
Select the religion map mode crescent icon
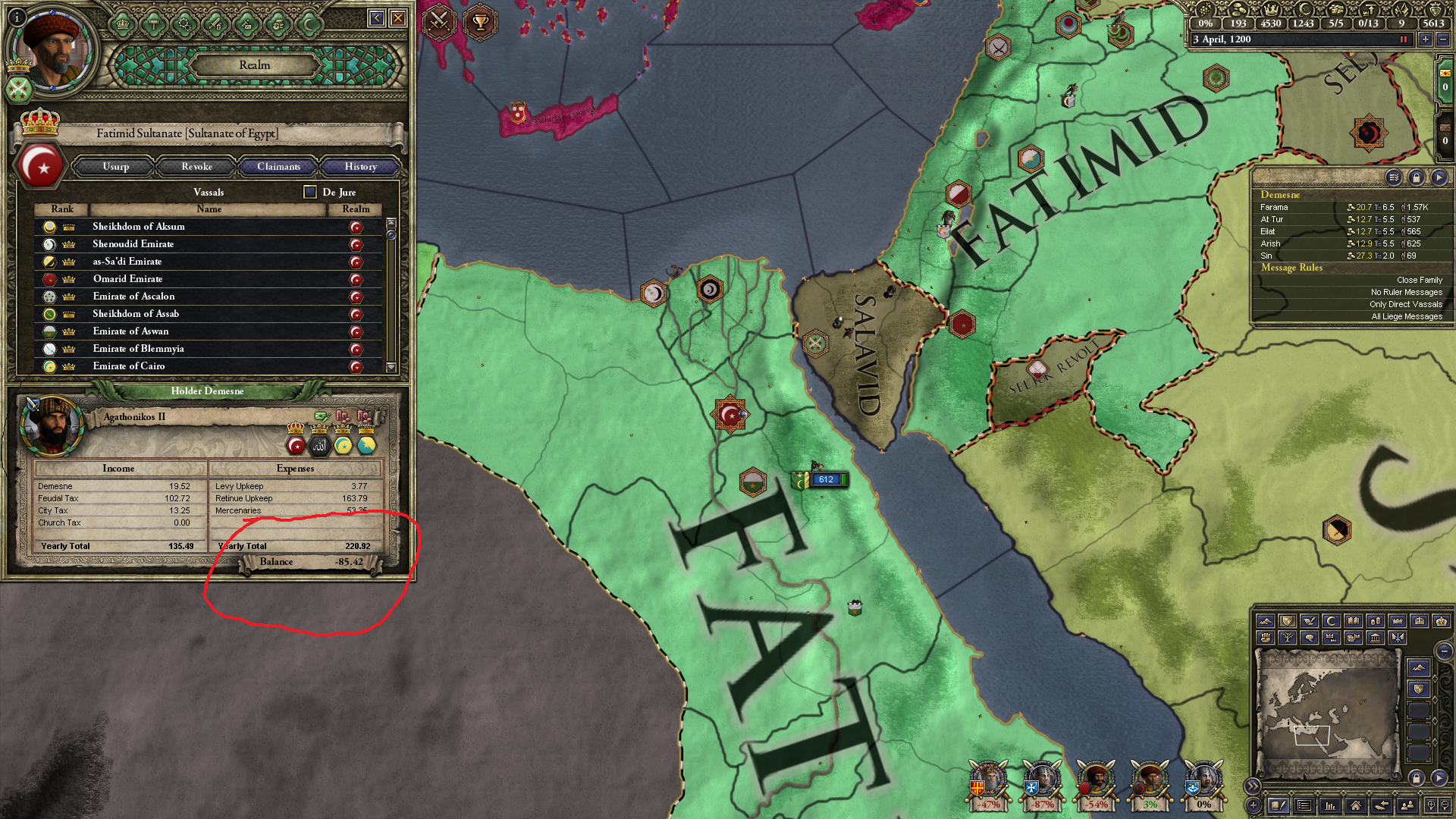(x=1330, y=620)
